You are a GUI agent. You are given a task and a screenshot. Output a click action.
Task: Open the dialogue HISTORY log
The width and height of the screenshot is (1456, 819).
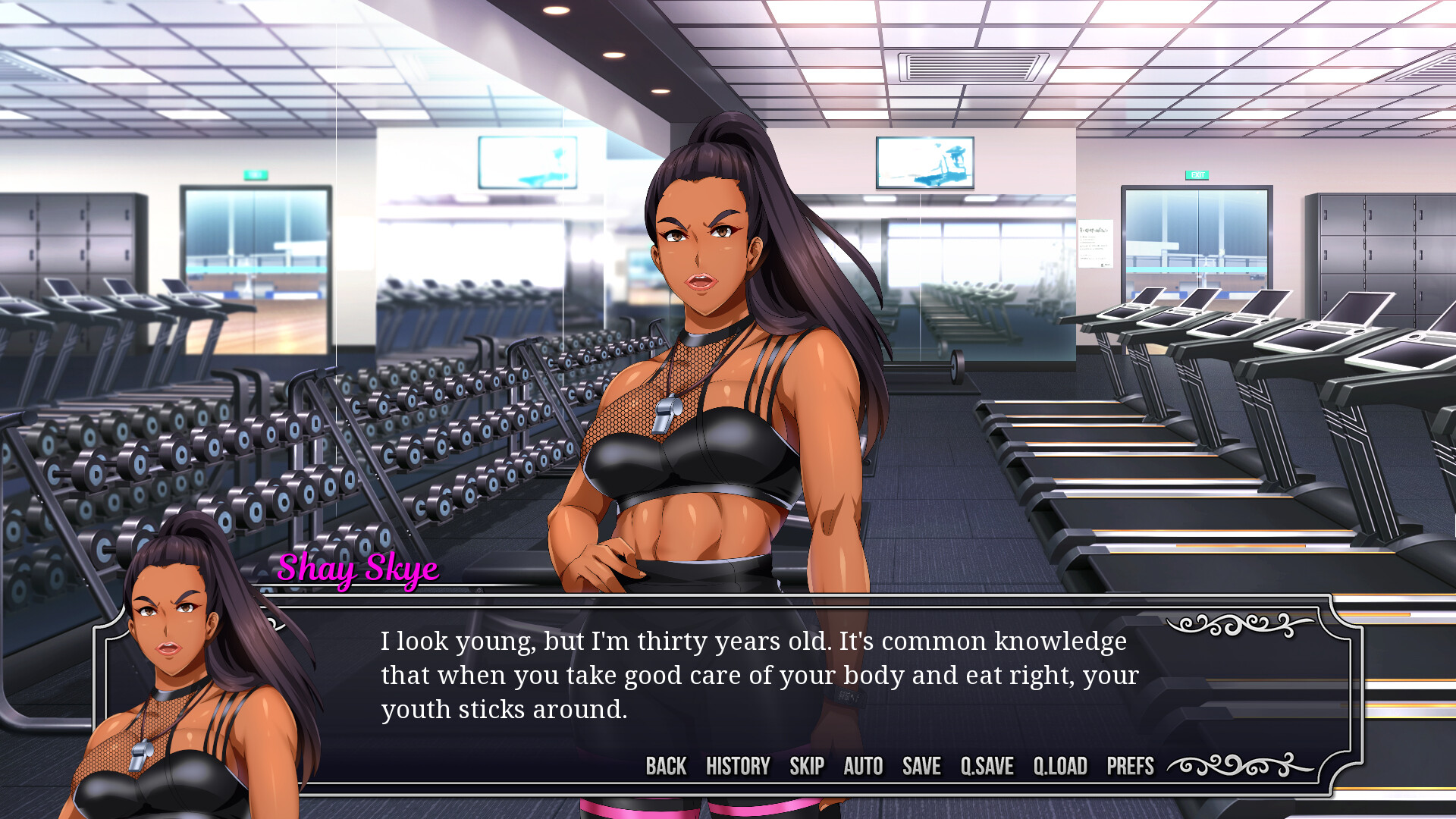(x=738, y=766)
